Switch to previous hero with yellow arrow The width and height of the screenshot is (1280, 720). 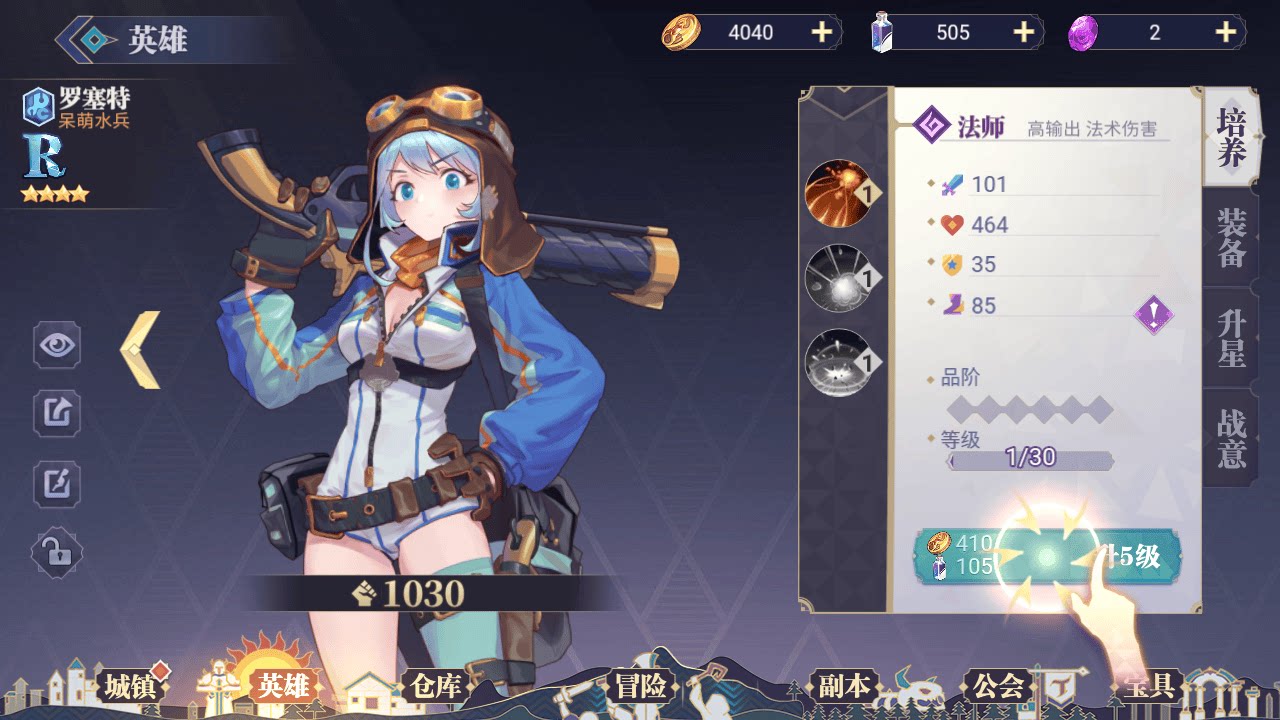click(141, 350)
